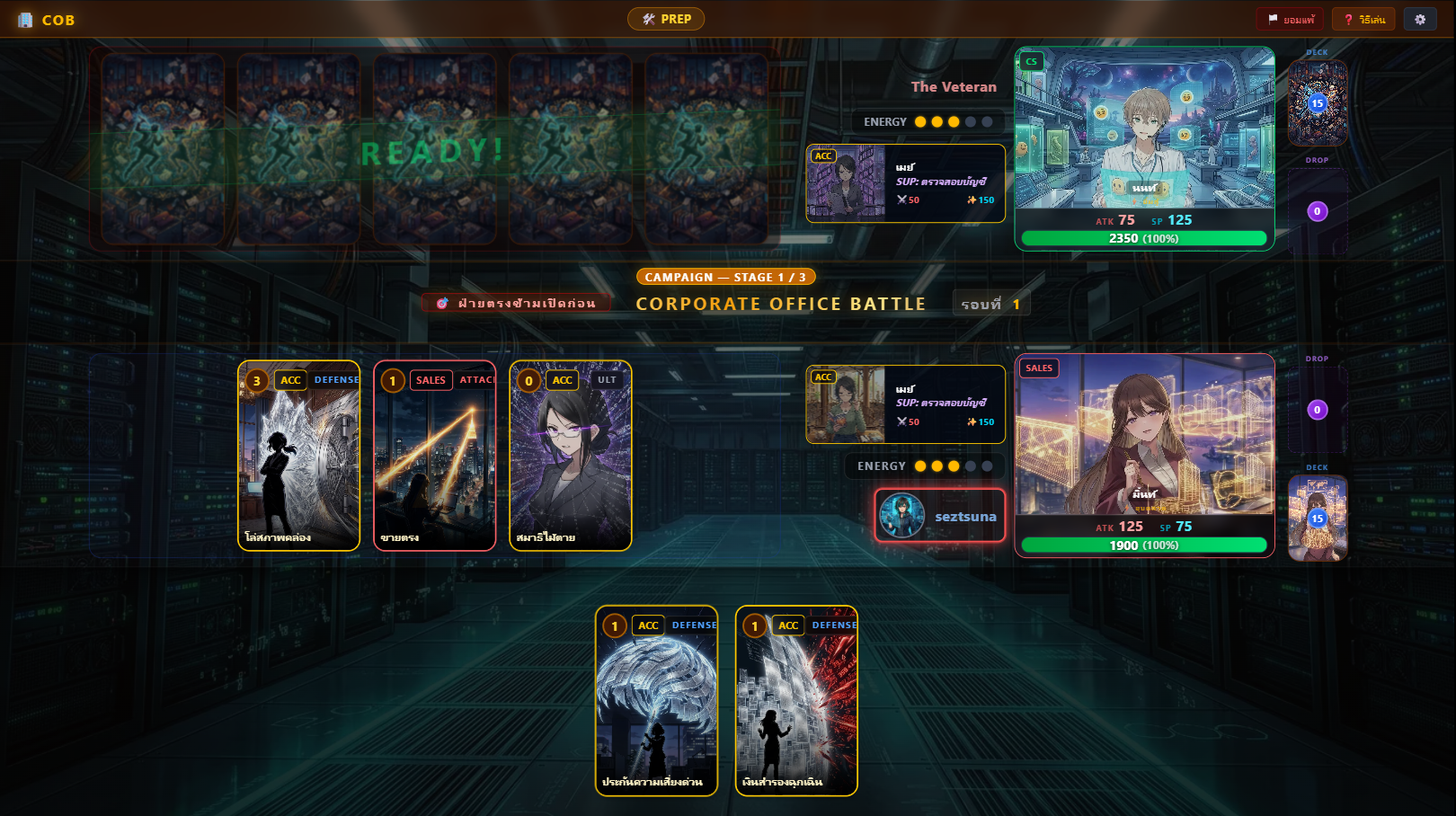Toggle the first energy pip of The Veteran
The image size is (1456, 816).
point(921,121)
